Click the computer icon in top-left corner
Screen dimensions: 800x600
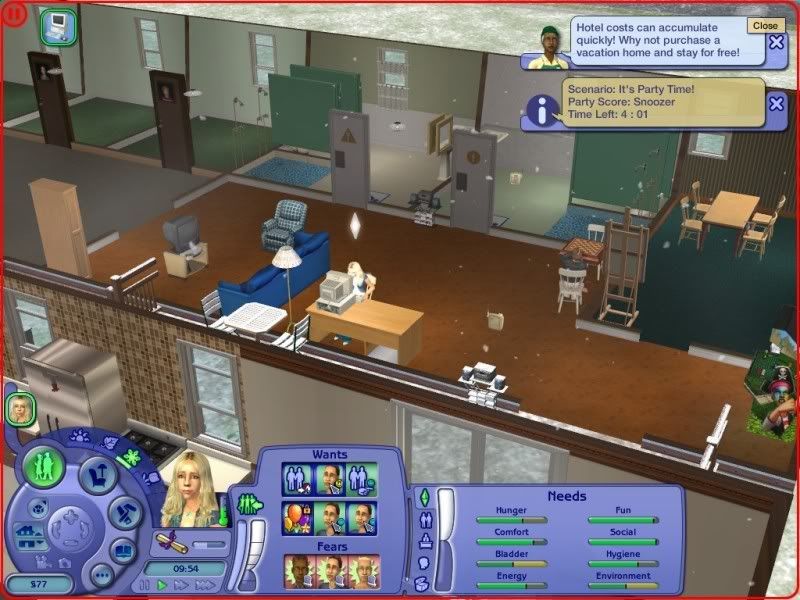tap(56, 25)
